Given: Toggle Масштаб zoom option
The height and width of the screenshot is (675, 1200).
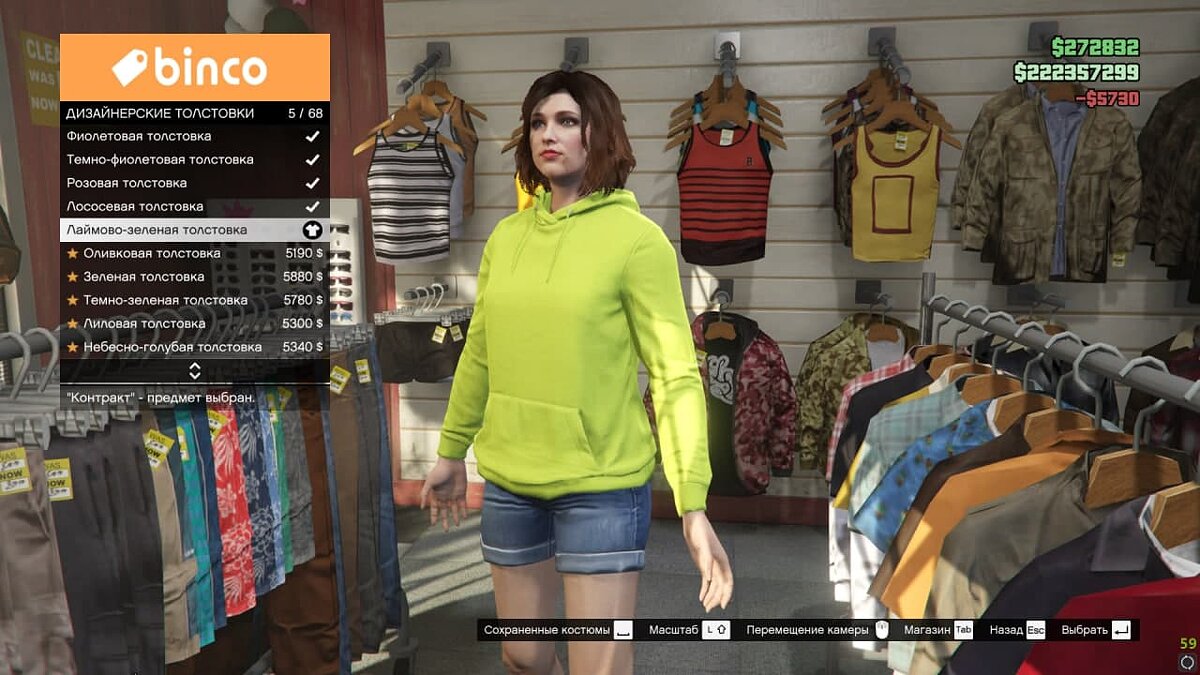Looking at the screenshot, I should [x=688, y=630].
